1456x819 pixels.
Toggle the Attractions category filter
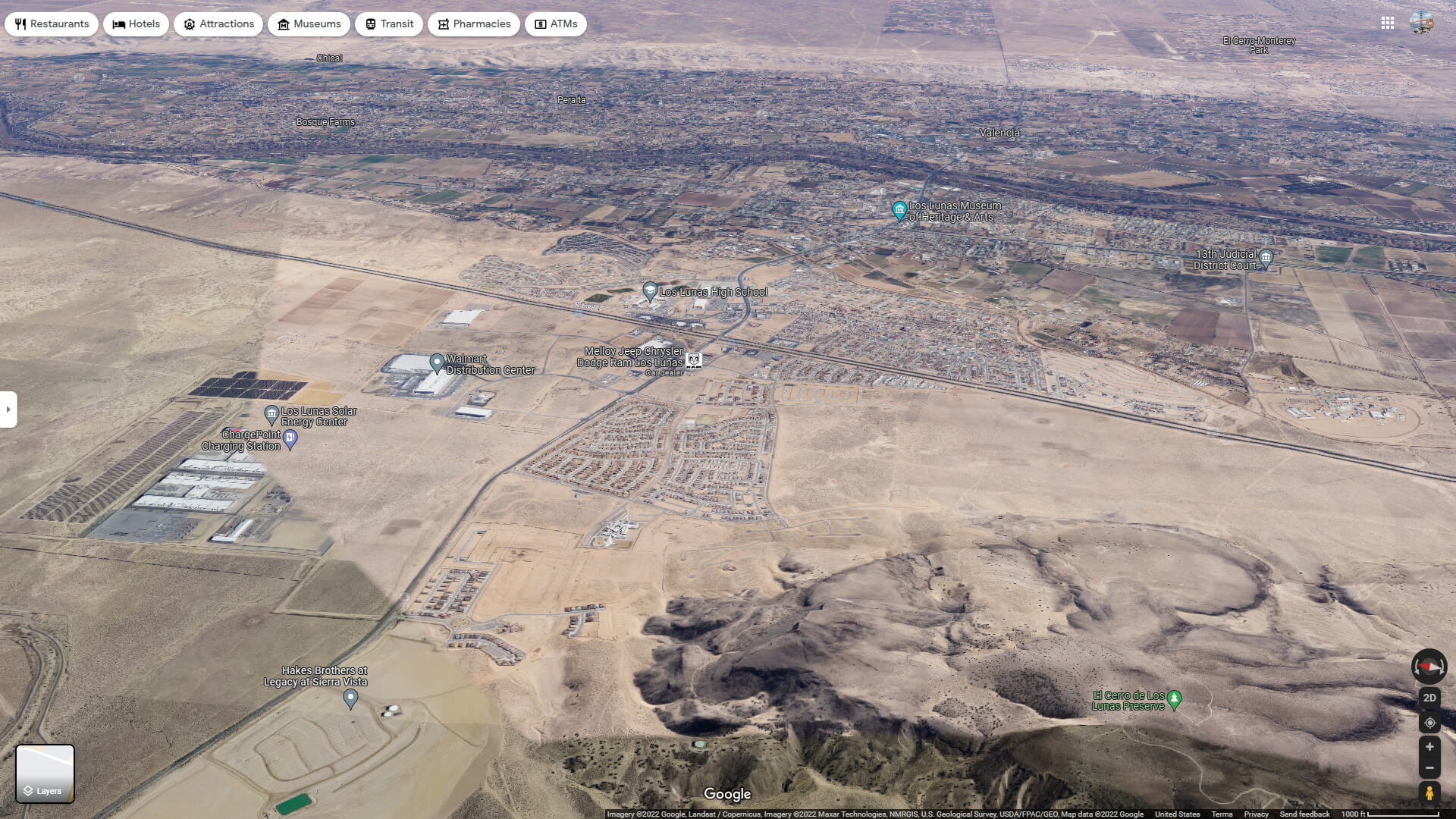tap(190, 24)
